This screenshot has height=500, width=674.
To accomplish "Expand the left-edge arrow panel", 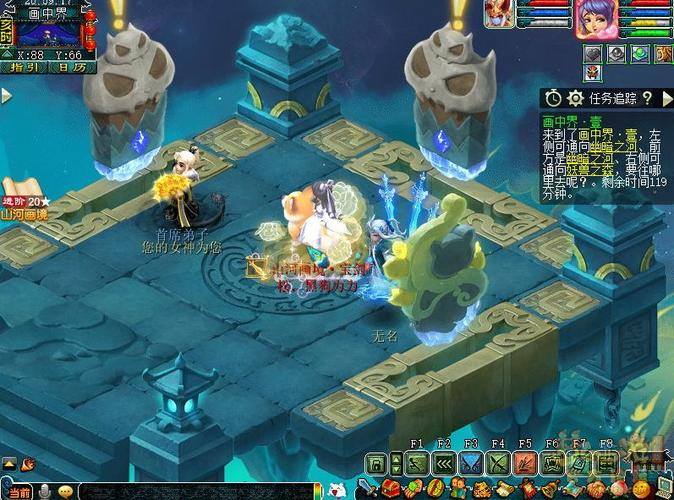I will [5, 96].
